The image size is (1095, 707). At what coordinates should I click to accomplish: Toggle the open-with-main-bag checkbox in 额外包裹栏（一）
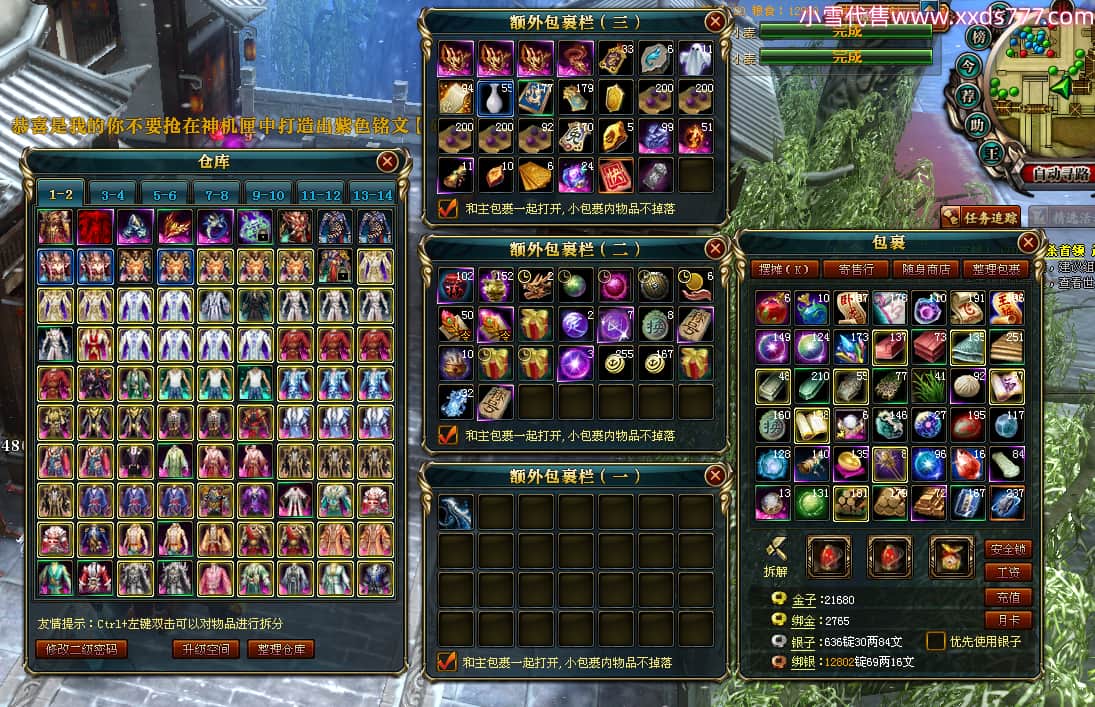tap(447, 661)
